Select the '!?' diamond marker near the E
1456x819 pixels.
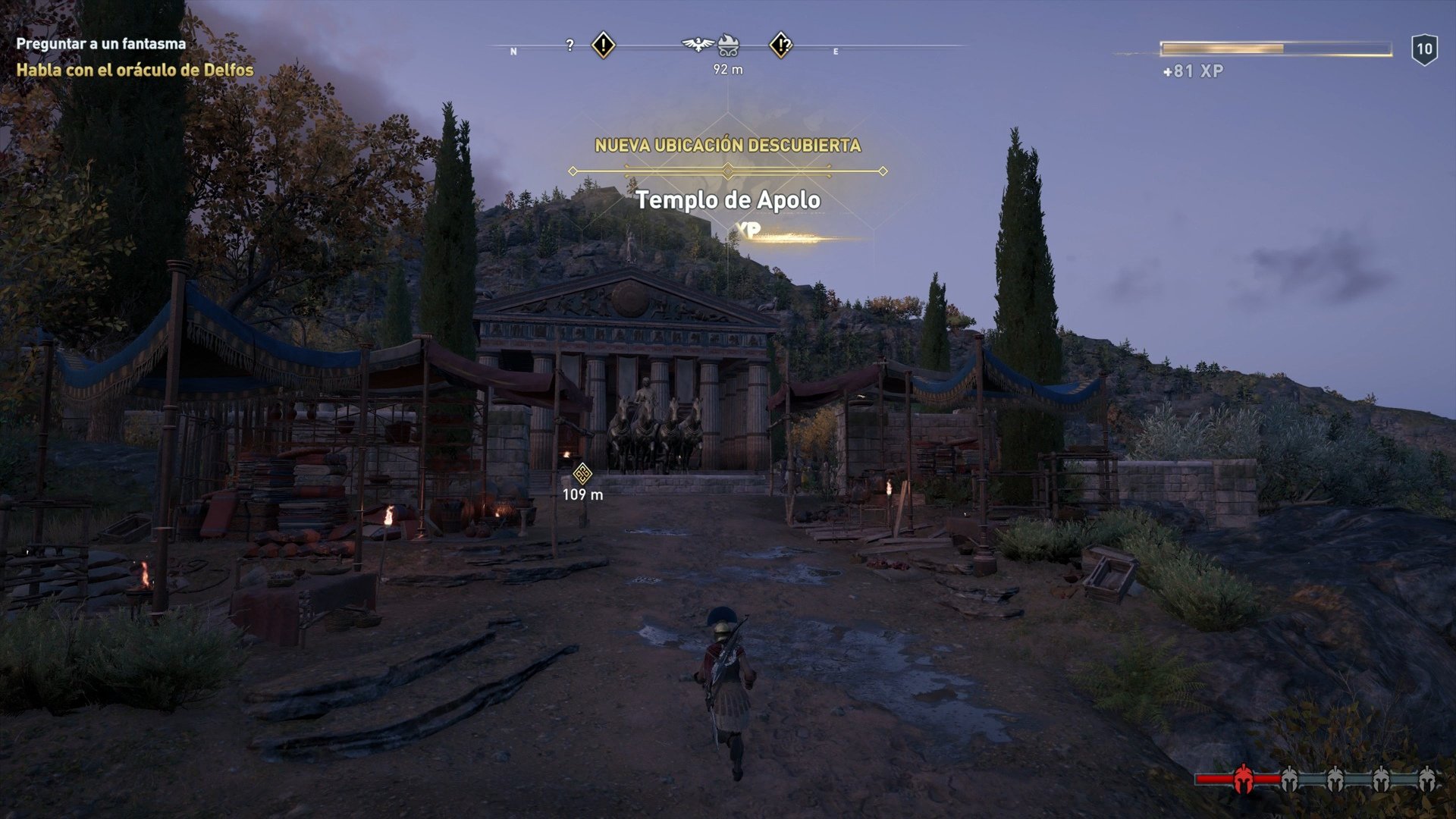point(784,47)
